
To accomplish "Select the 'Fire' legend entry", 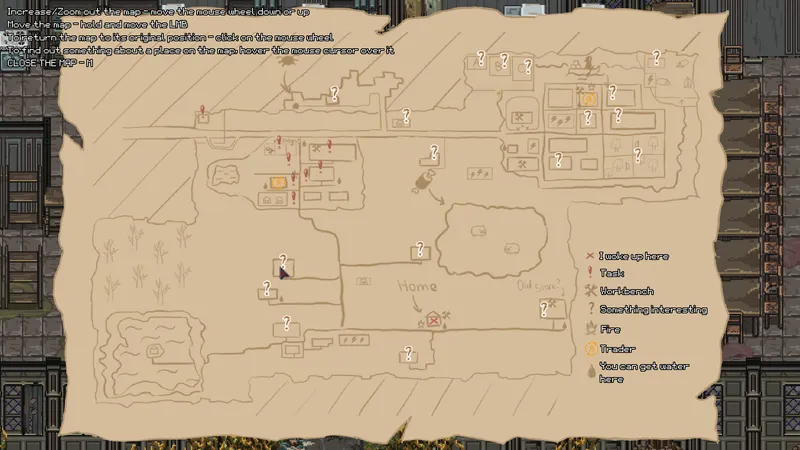I will point(609,329).
